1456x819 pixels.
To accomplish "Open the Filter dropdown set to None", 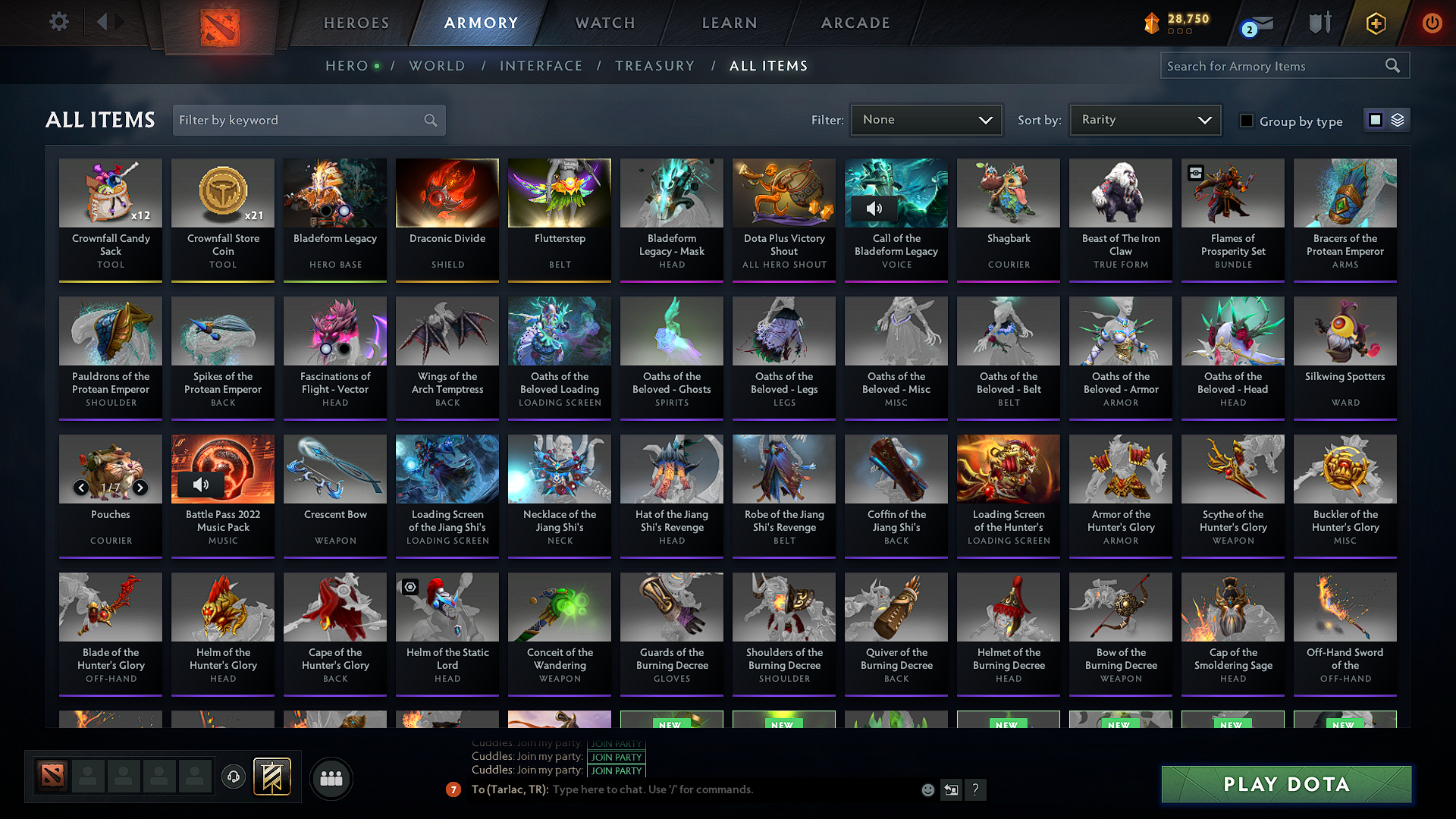I will coord(926,120).
